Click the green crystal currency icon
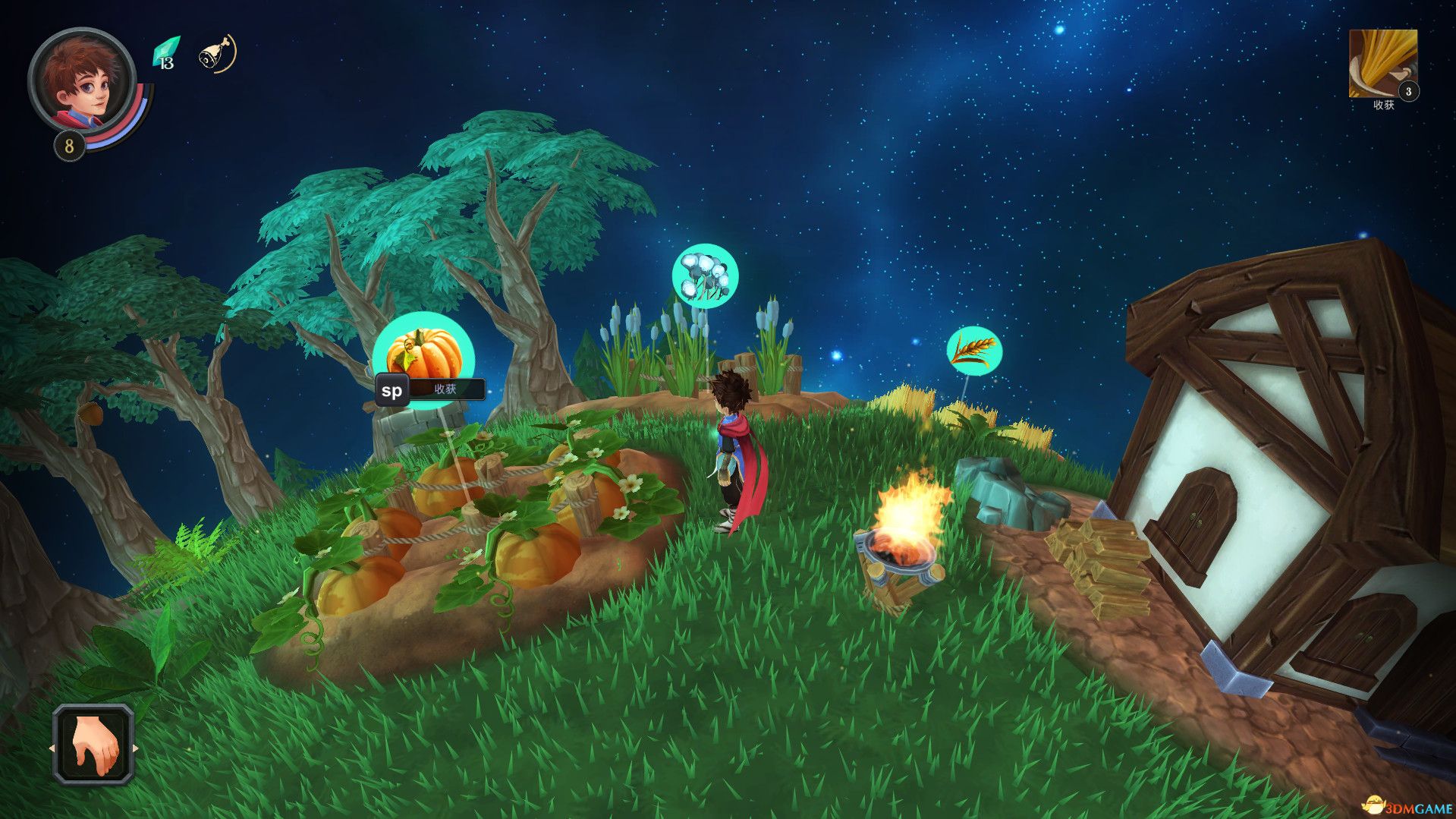 165,53
